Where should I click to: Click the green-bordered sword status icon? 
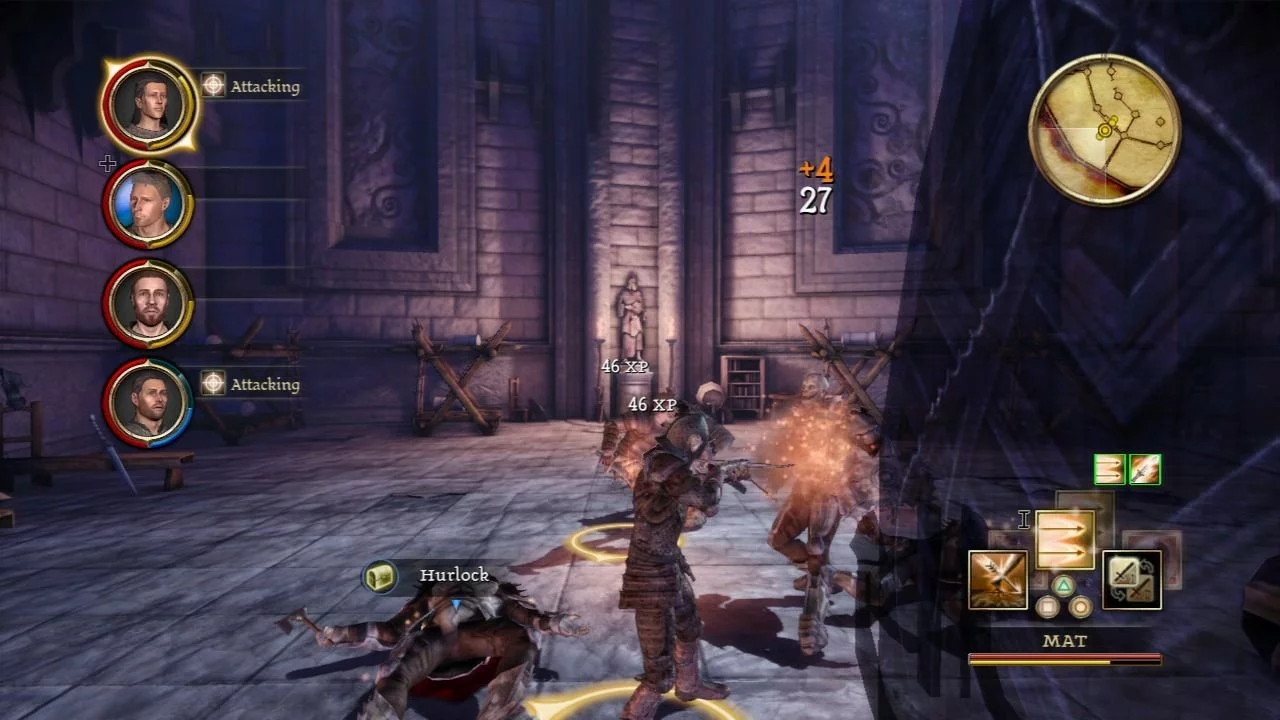click(x=1145, y=469)
